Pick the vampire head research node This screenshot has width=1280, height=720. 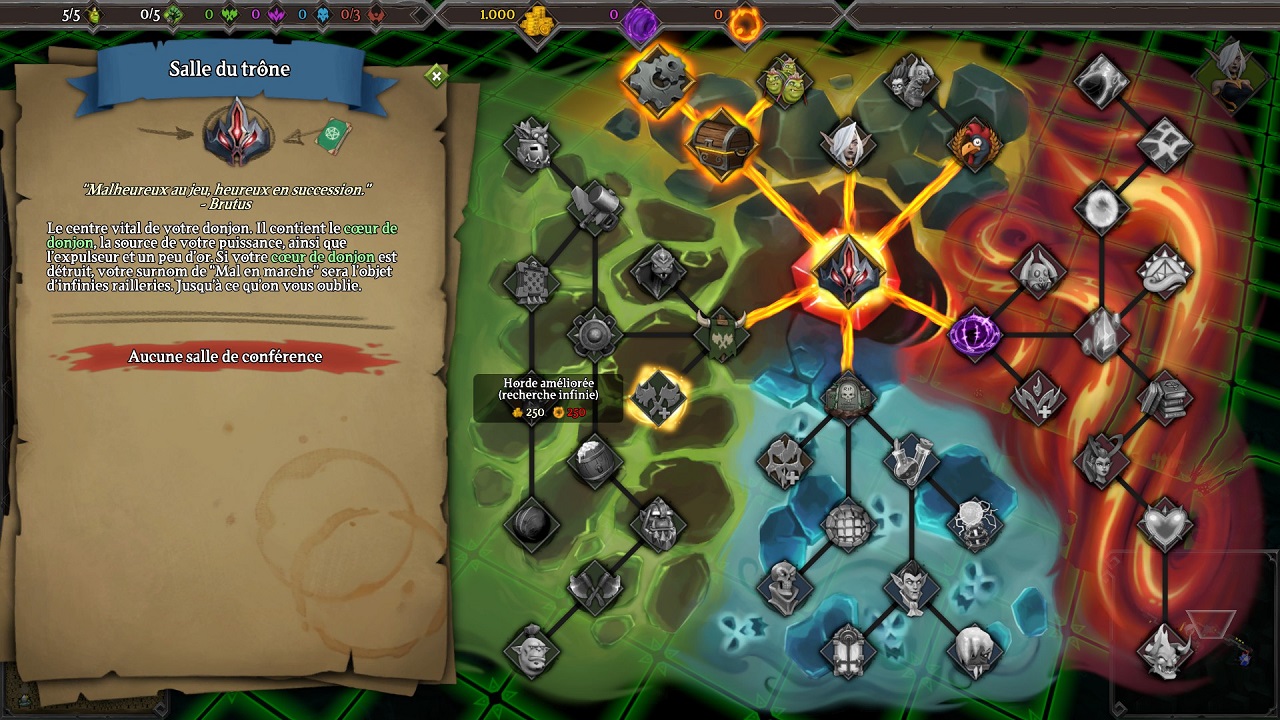tap(911, 587)
